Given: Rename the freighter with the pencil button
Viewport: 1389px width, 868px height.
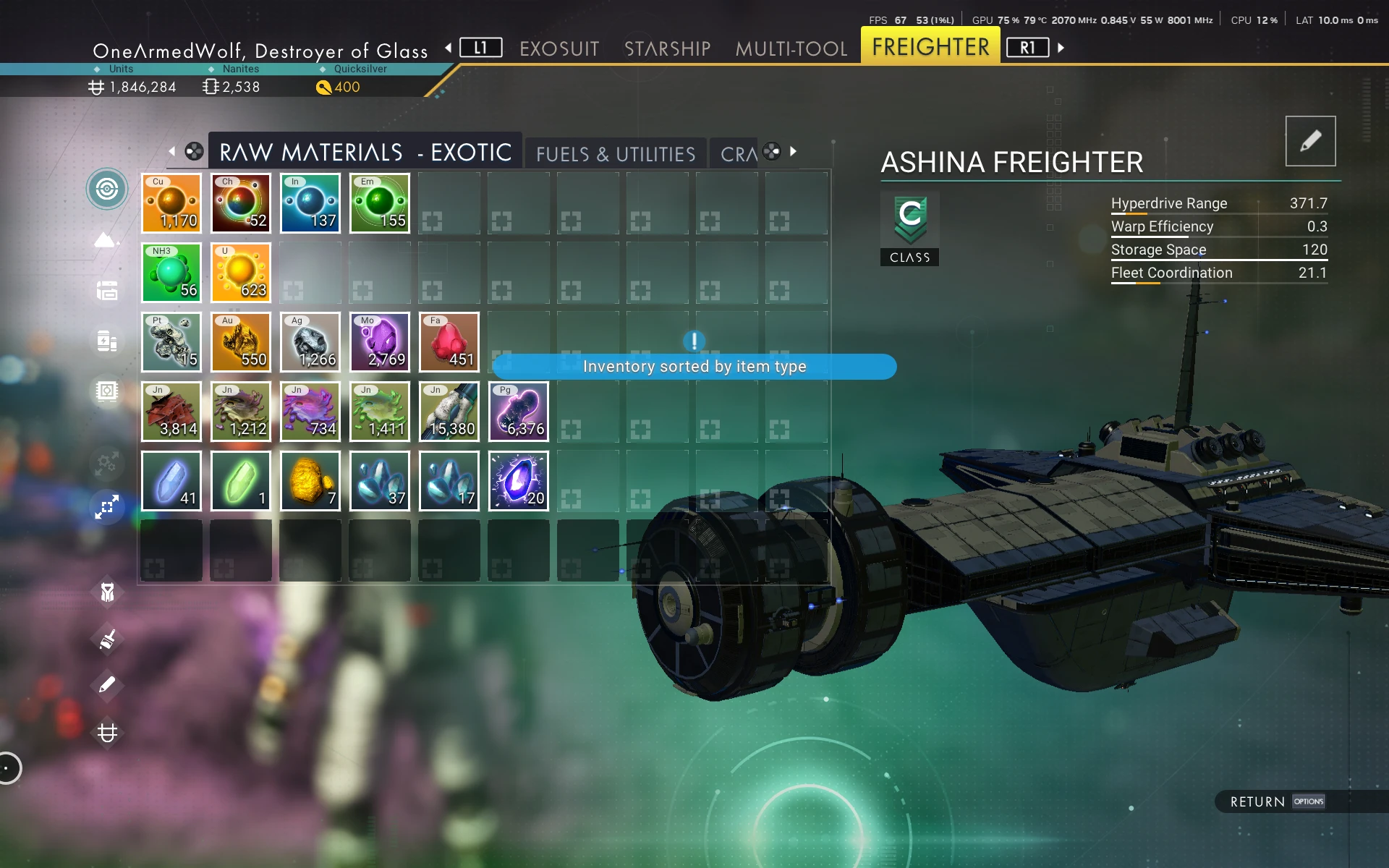Looking at the screenshot, I should [1310, 141].
